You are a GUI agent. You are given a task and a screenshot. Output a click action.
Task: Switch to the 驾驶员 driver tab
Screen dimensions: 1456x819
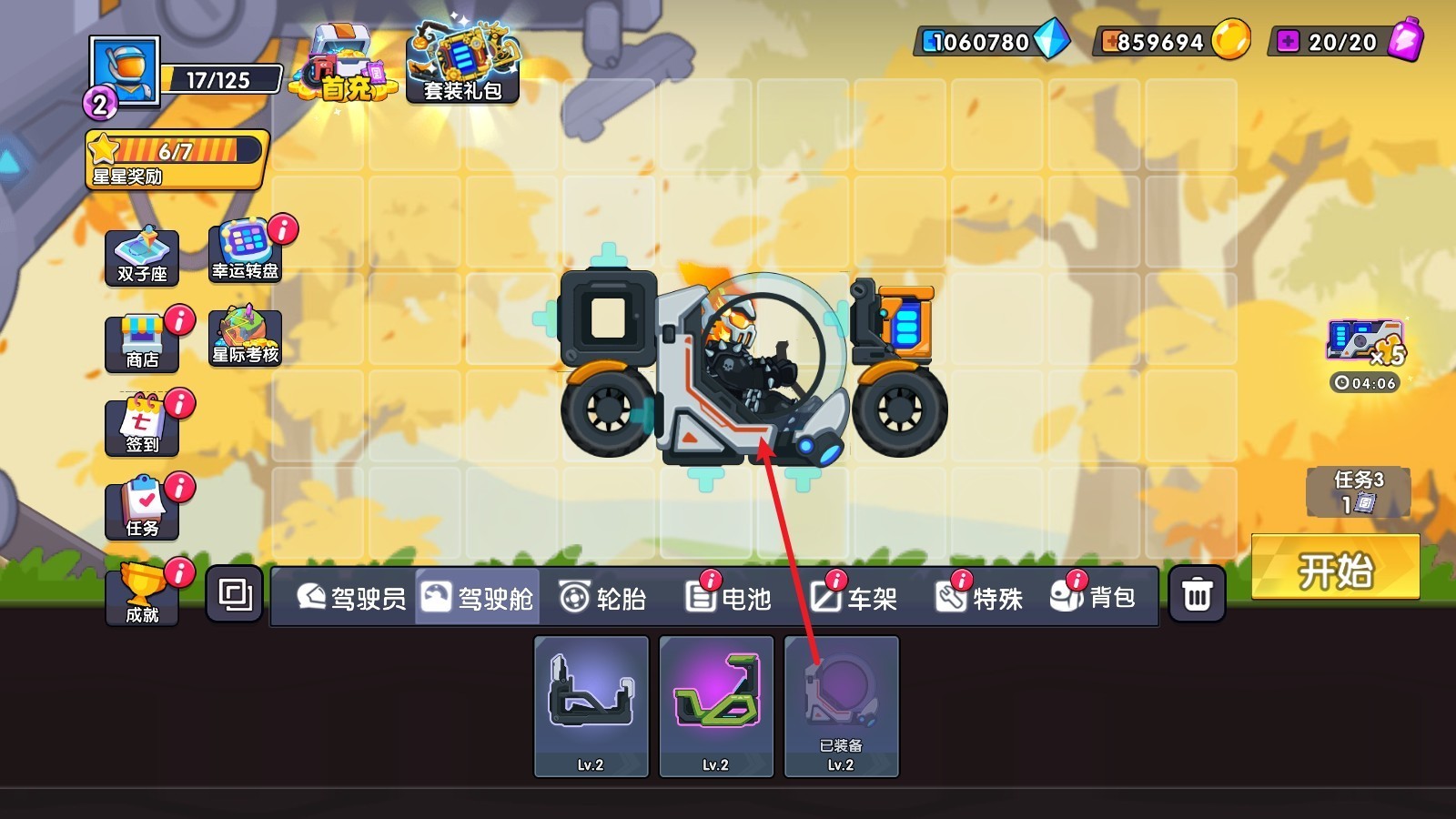[351, 598]
